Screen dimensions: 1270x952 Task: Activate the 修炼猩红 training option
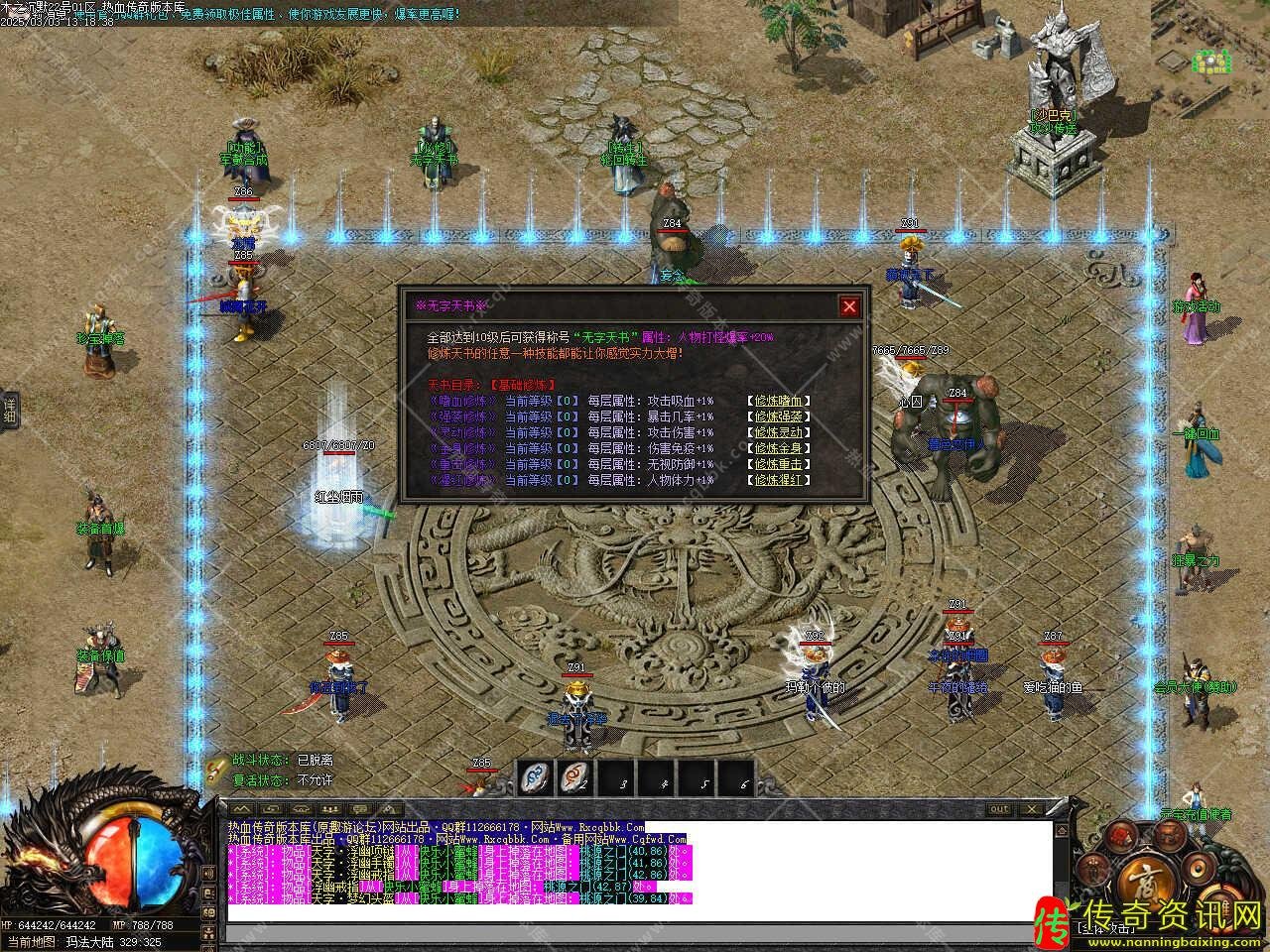(x=781, y=480)
